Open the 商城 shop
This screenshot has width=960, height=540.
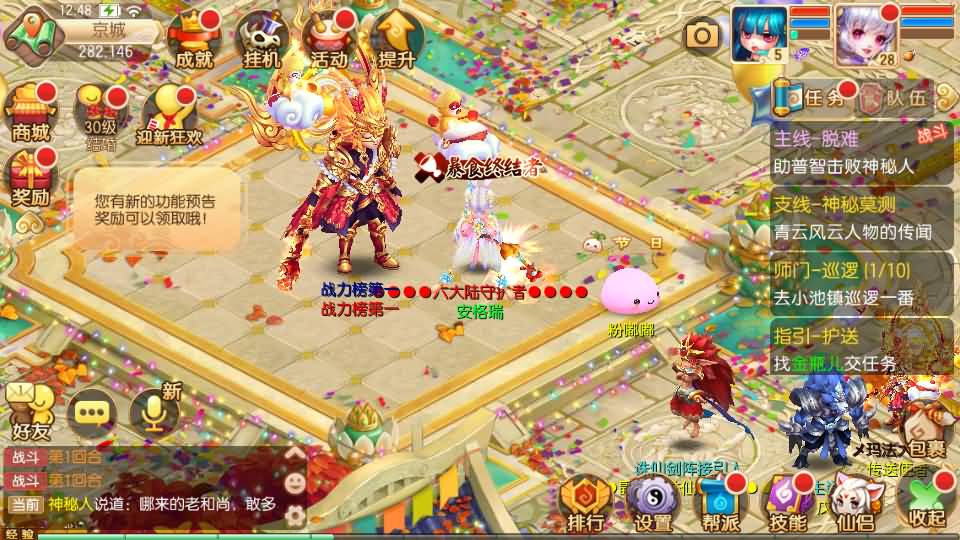point(30,112)
